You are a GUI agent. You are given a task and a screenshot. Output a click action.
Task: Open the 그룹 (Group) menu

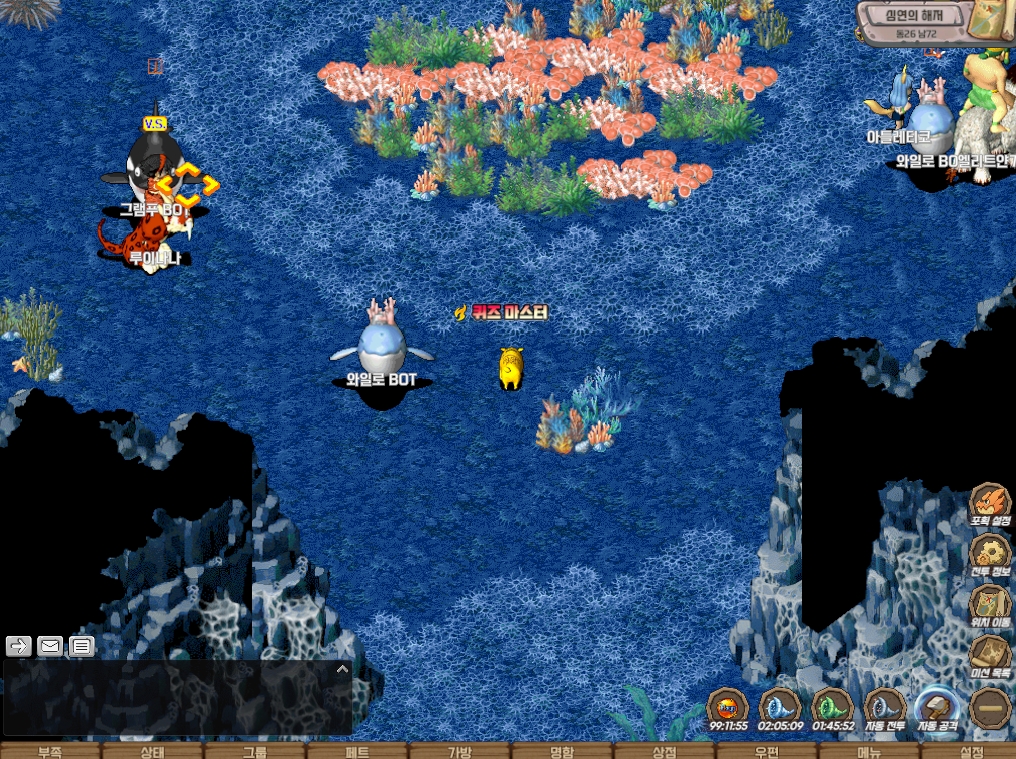point(255,751)
